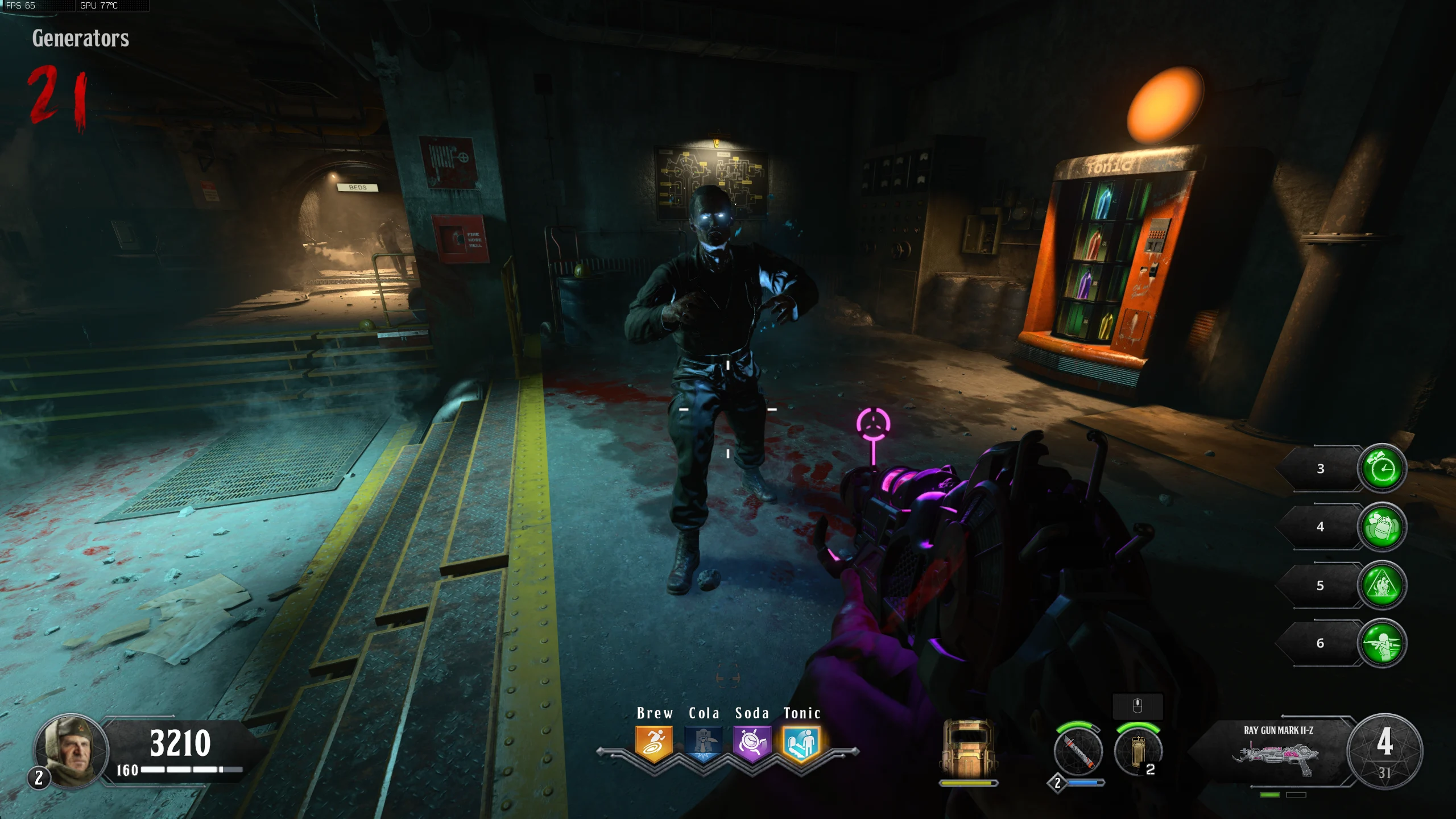Click the player character portrait

coord(71,751)
